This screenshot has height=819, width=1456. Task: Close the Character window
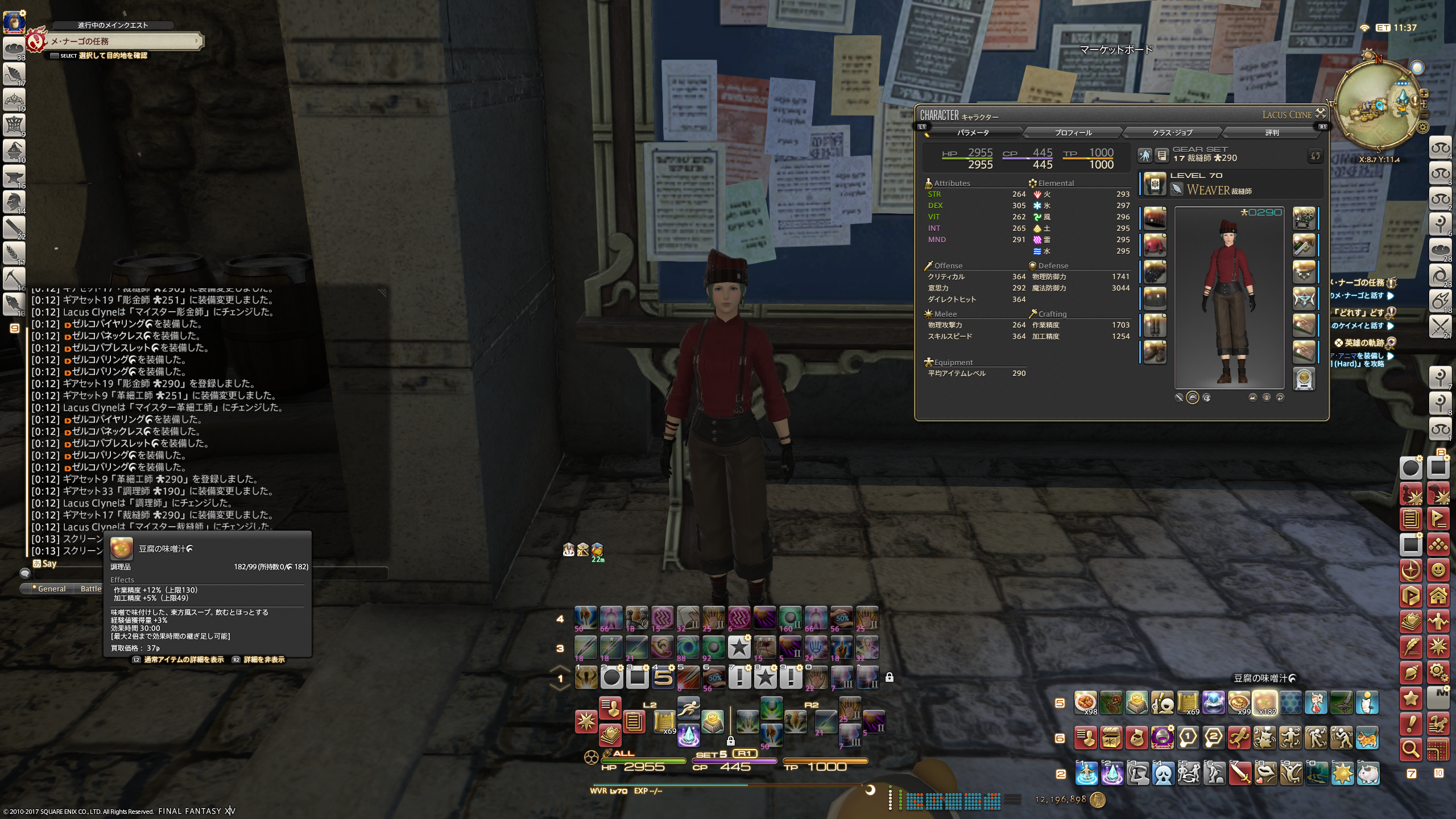coord(1321,114)
